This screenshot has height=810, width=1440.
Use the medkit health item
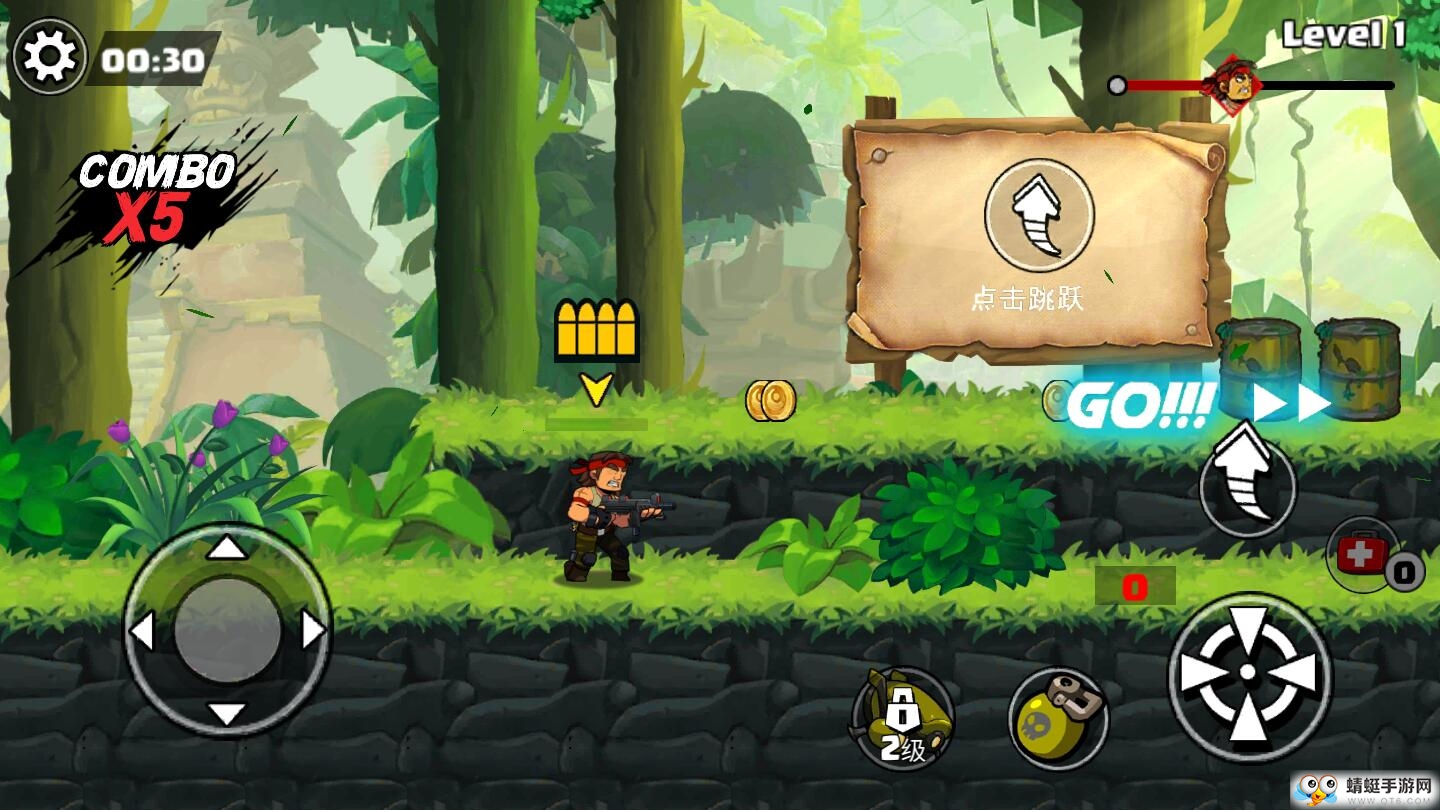[x=1362, y=553]
